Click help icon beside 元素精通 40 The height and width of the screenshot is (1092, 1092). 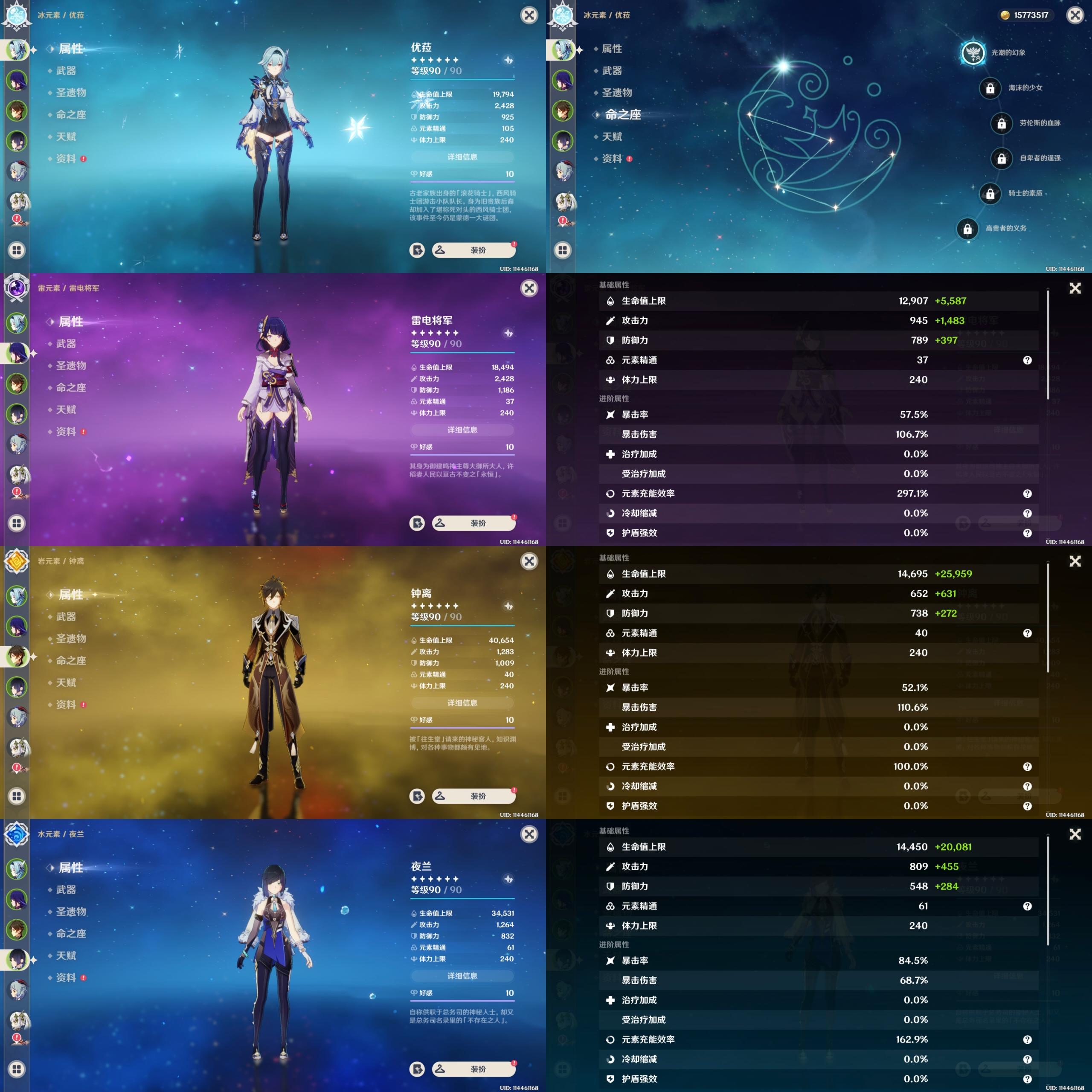point(1027,633)
